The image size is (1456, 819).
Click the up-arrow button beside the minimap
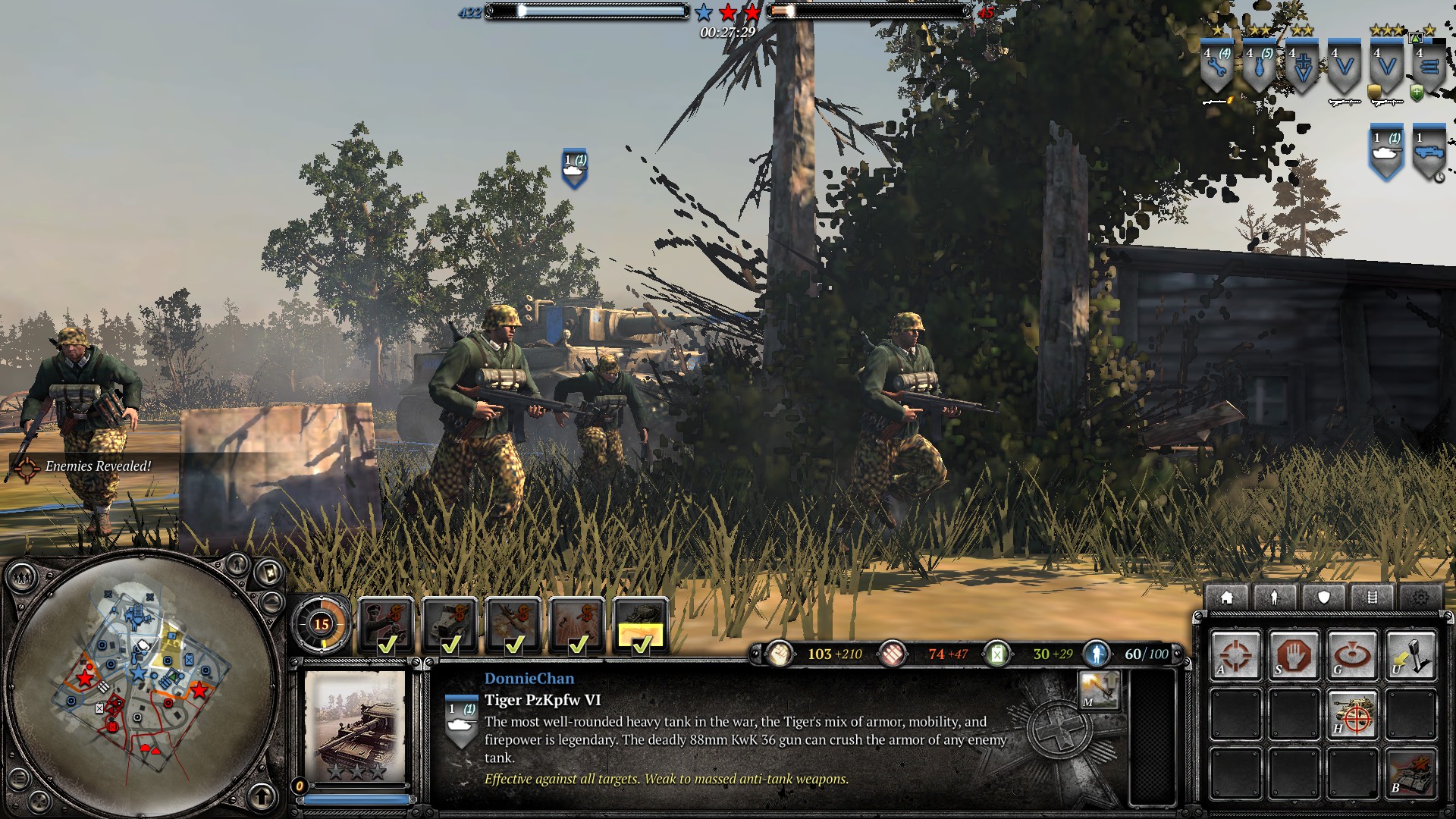click(262, 796)
